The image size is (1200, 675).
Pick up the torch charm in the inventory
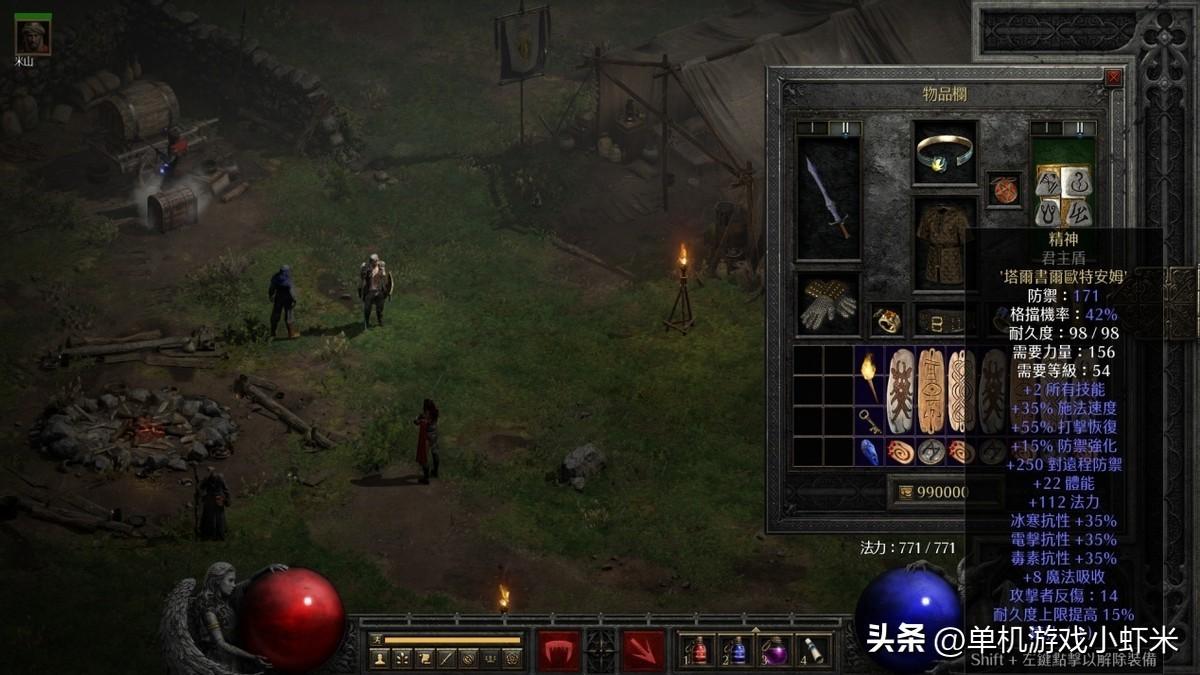[868, 376]
